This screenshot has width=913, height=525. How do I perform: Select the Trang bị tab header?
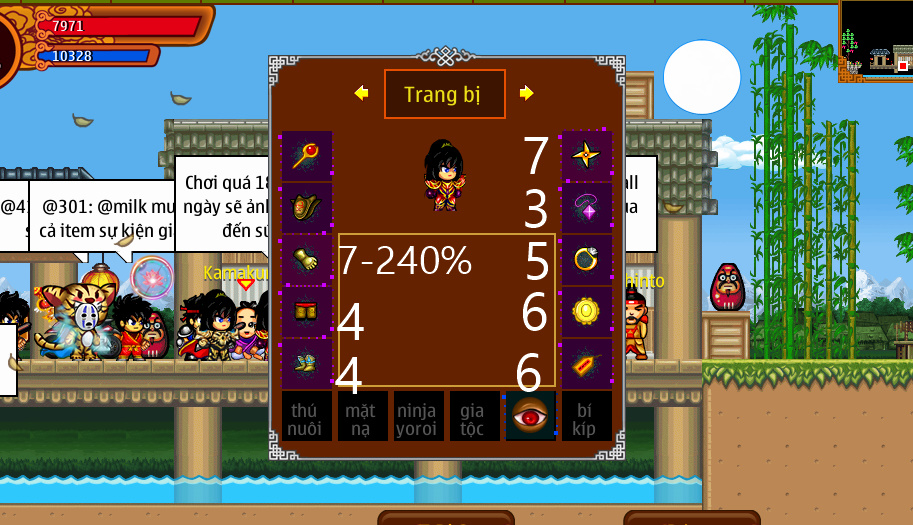(x=444, y=95)
